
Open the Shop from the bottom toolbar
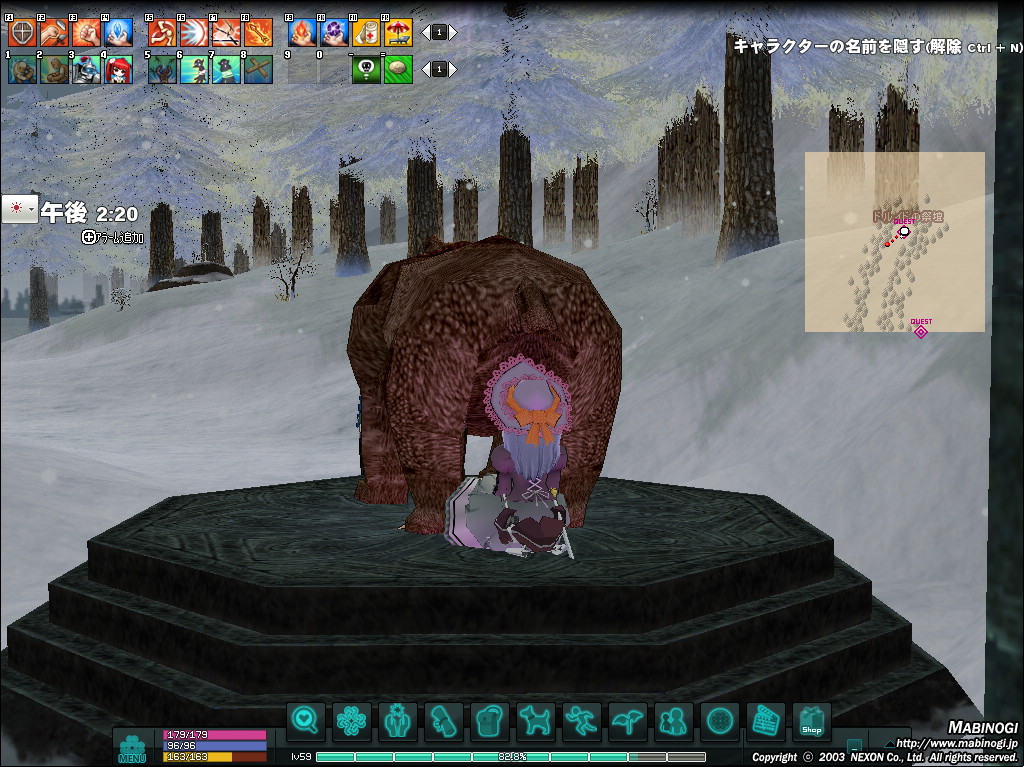[x=811, y=721]
